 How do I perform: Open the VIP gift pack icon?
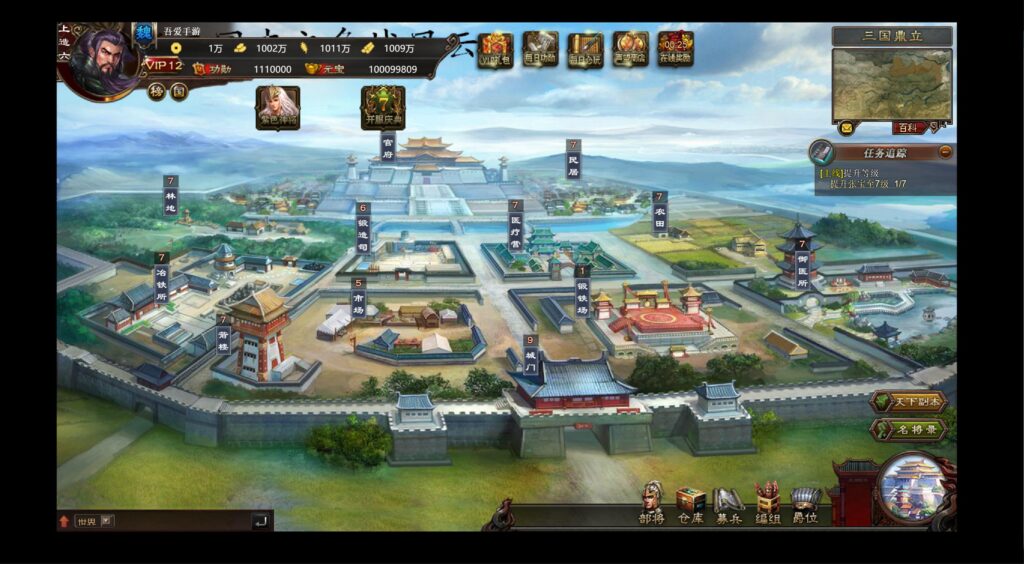tap(495, 48)
